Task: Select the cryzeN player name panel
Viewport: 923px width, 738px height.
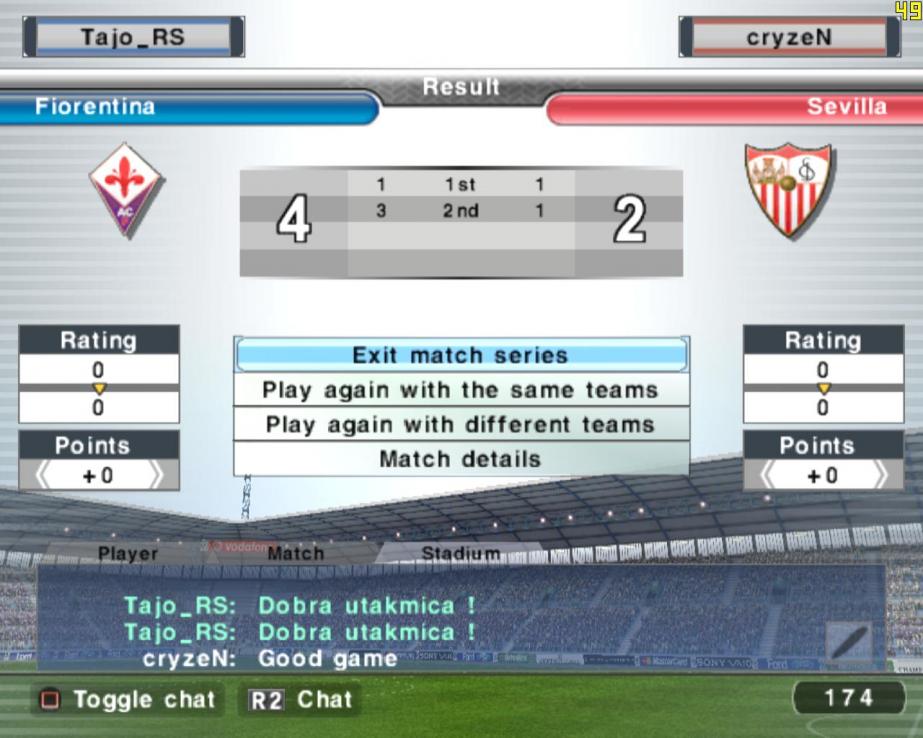Action: pos(789,38)
